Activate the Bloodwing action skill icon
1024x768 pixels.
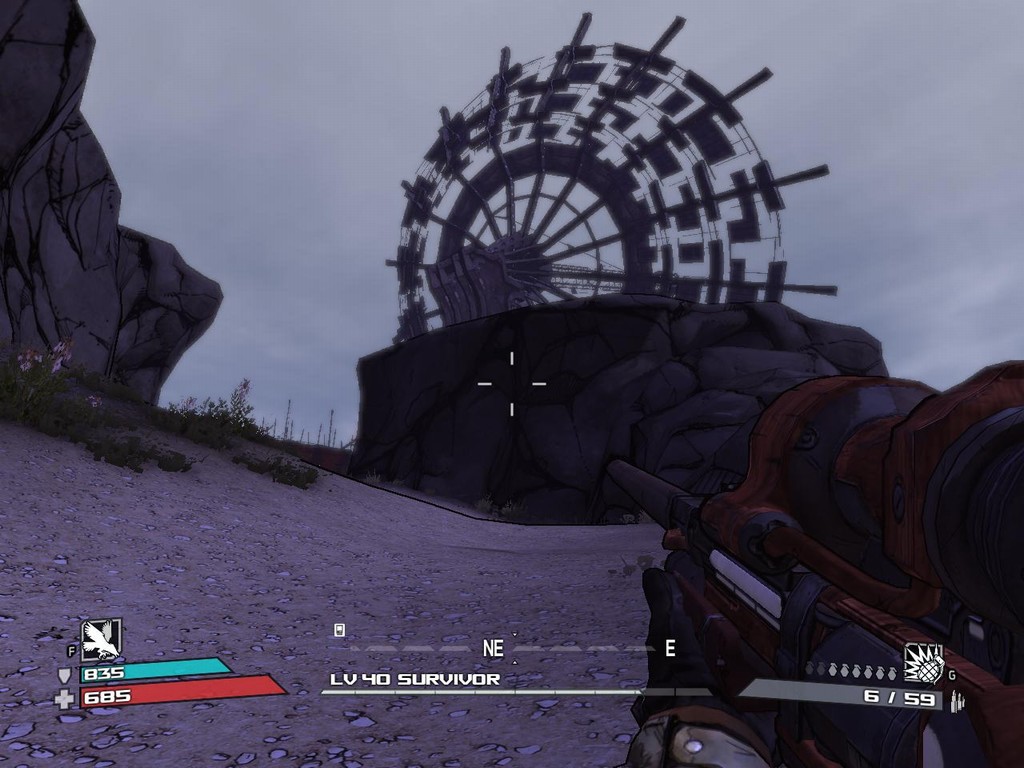101,640
